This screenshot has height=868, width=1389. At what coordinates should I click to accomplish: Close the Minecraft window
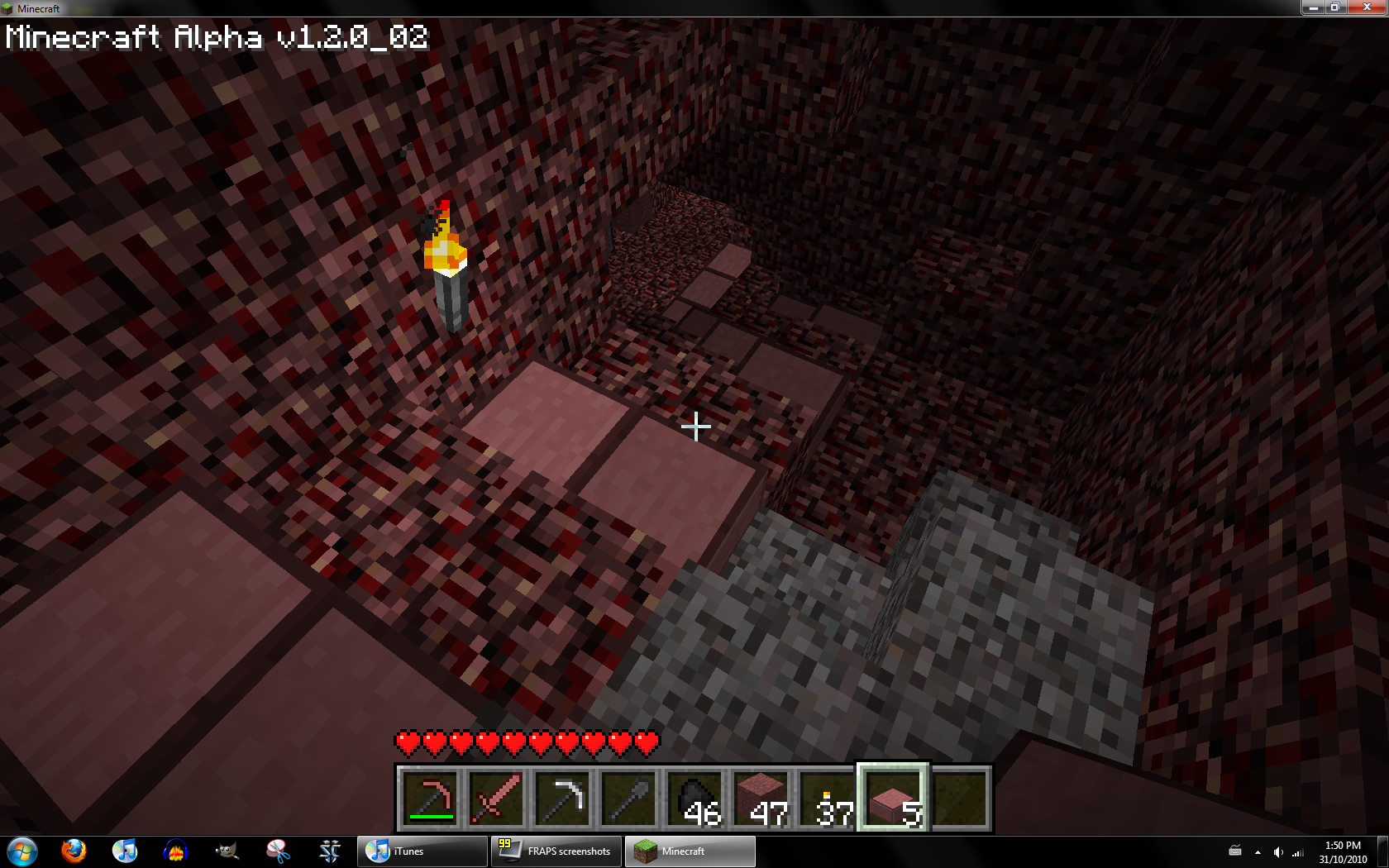click(x=1365, y=7)
